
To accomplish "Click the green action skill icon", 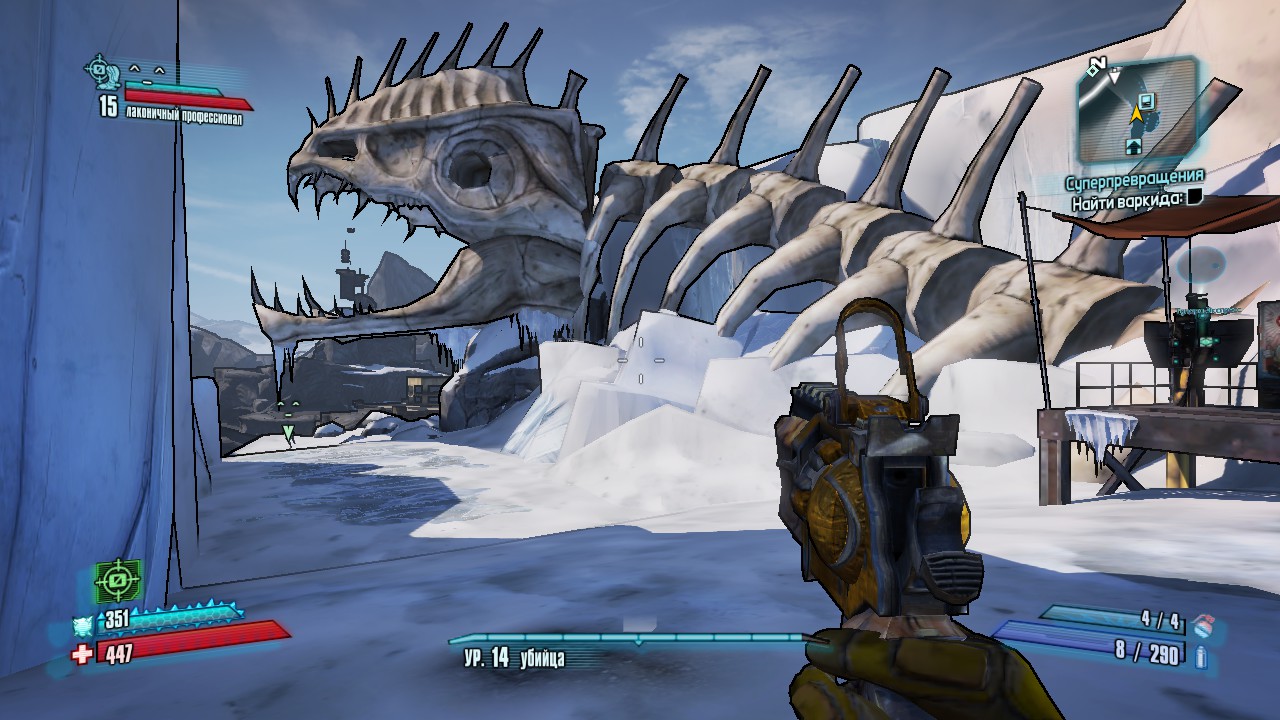I will tap(117, 580).
